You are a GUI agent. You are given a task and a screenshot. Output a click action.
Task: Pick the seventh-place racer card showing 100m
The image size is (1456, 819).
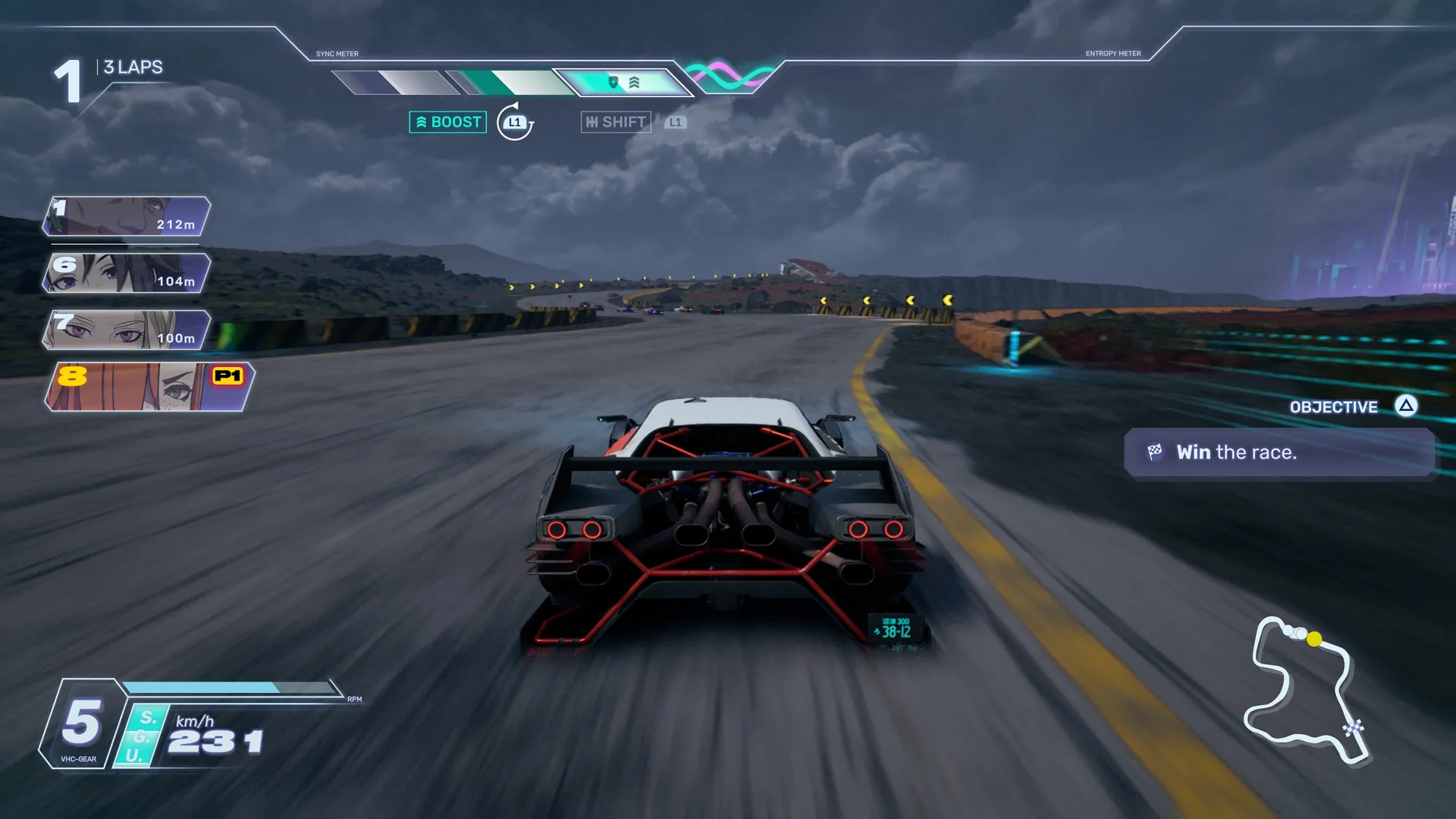(x=127, y=330)
